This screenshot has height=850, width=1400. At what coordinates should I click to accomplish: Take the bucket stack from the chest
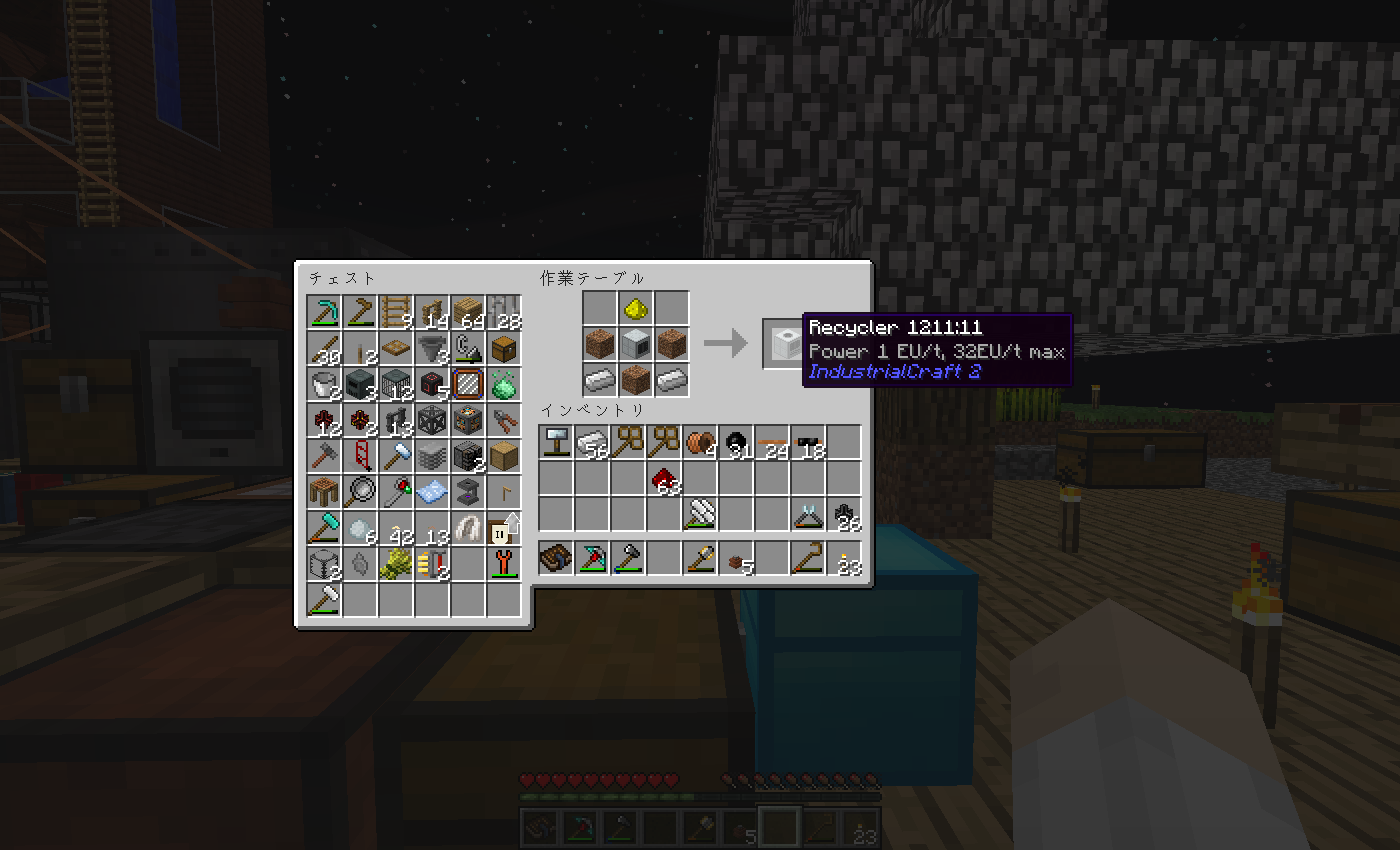[x=324, y=384]
